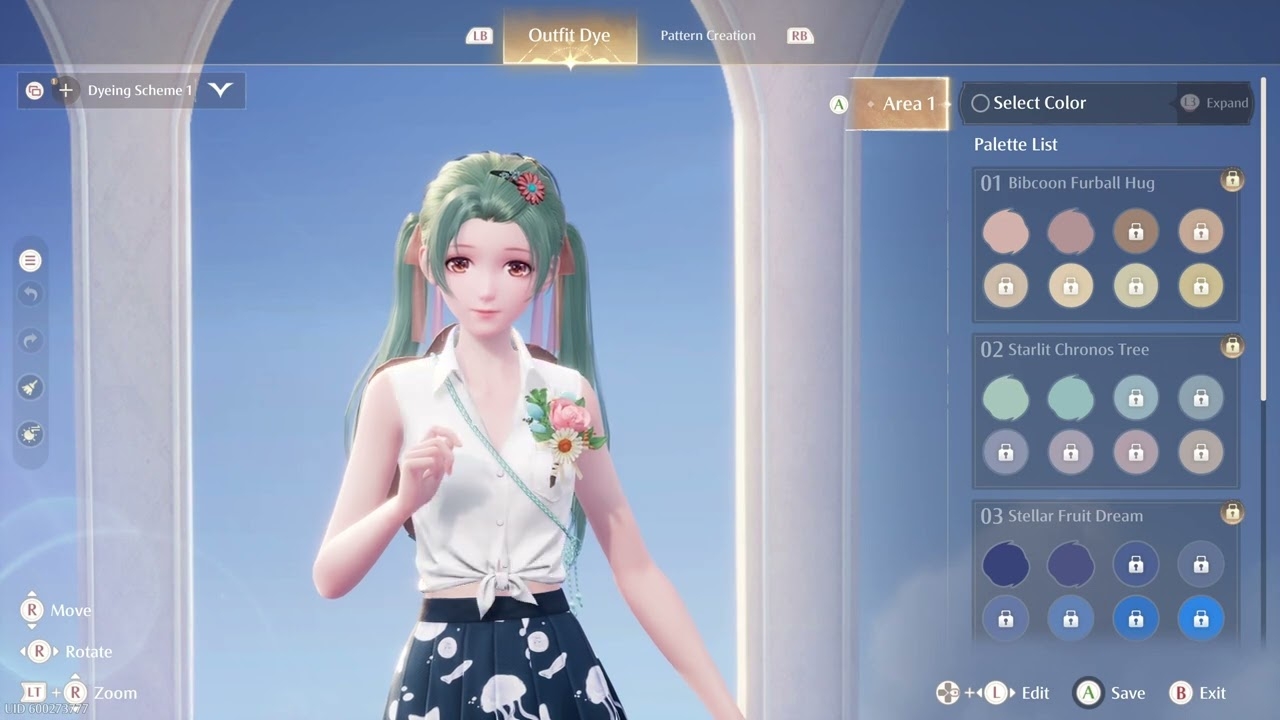Click the lock icon on Bibcoon Furball Hug

point(1232,180)
